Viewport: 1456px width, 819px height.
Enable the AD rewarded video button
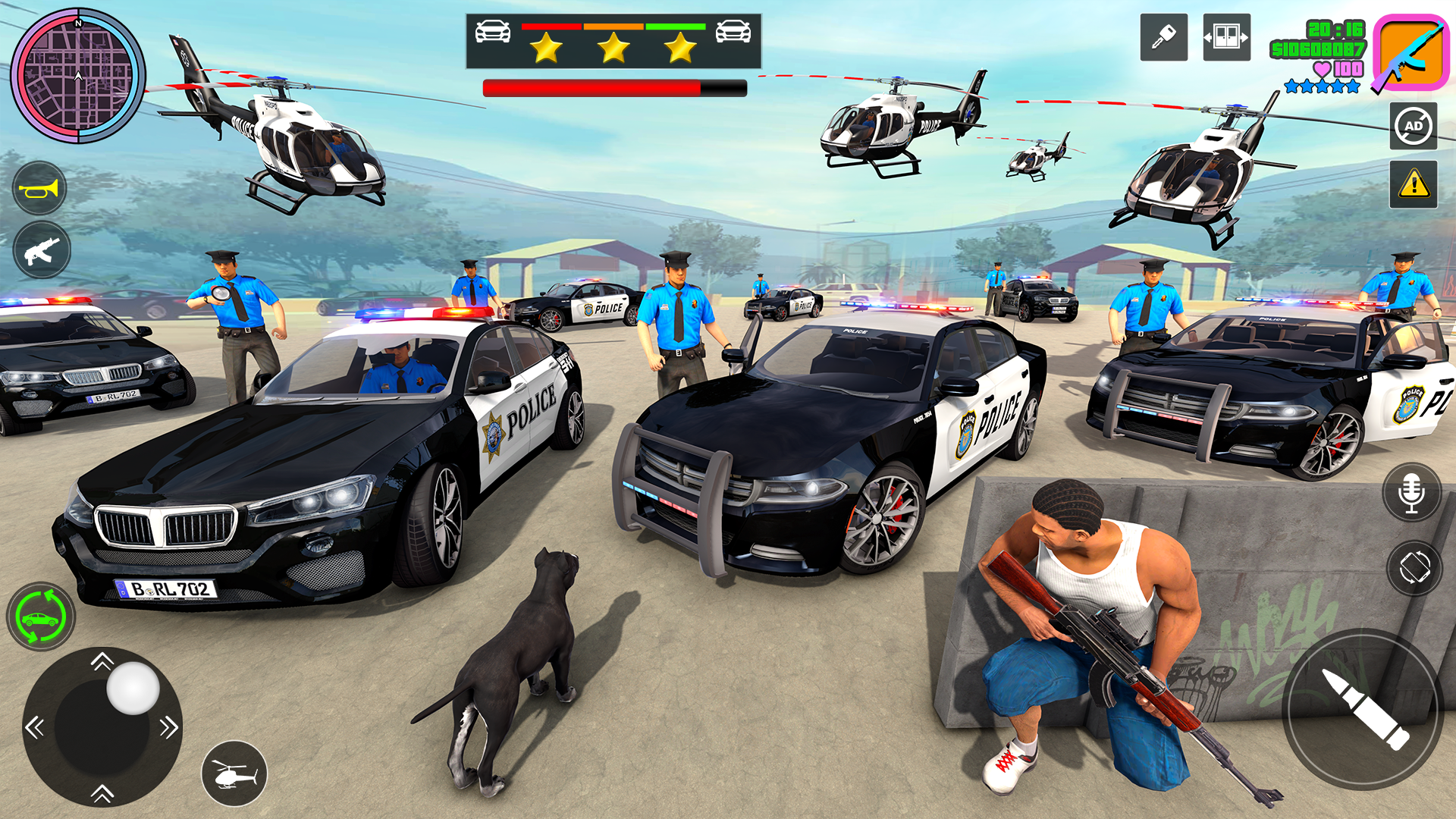(x=1412, y=126)
